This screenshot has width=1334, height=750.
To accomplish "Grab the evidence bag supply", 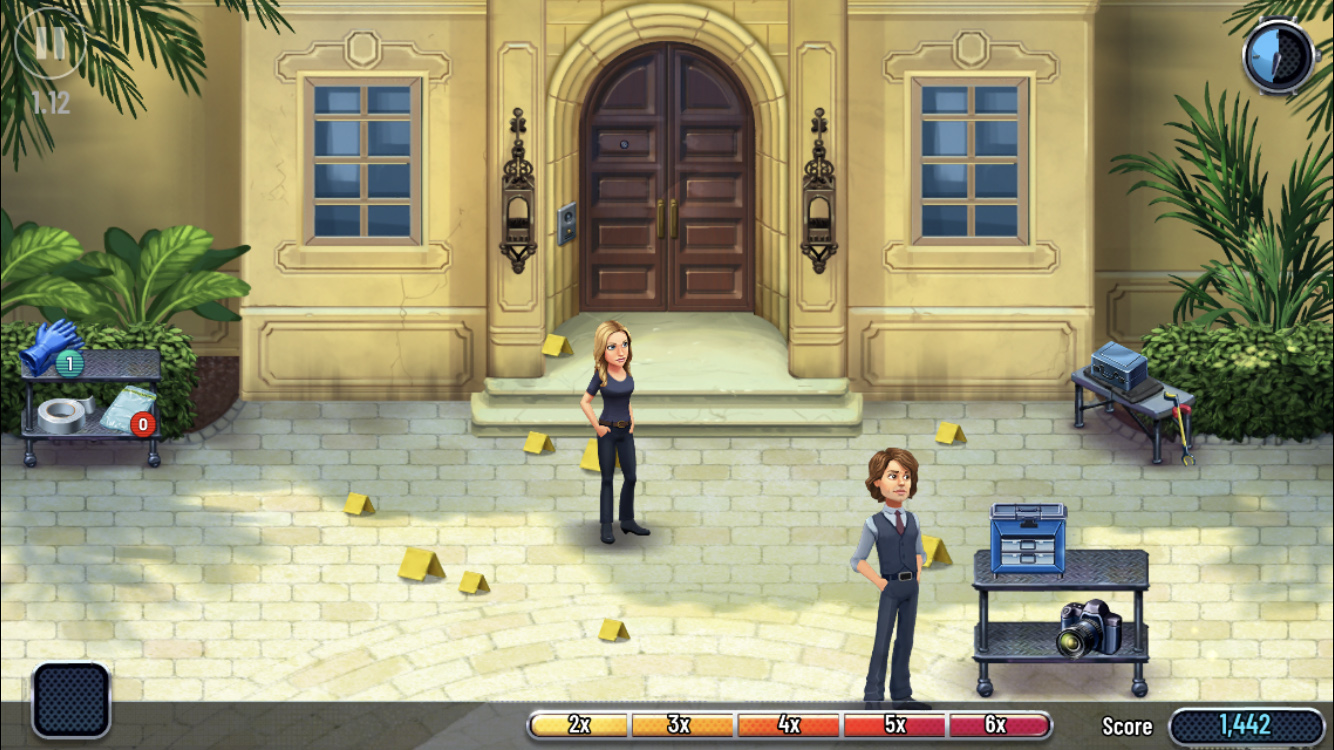I will tap(125, 409).
